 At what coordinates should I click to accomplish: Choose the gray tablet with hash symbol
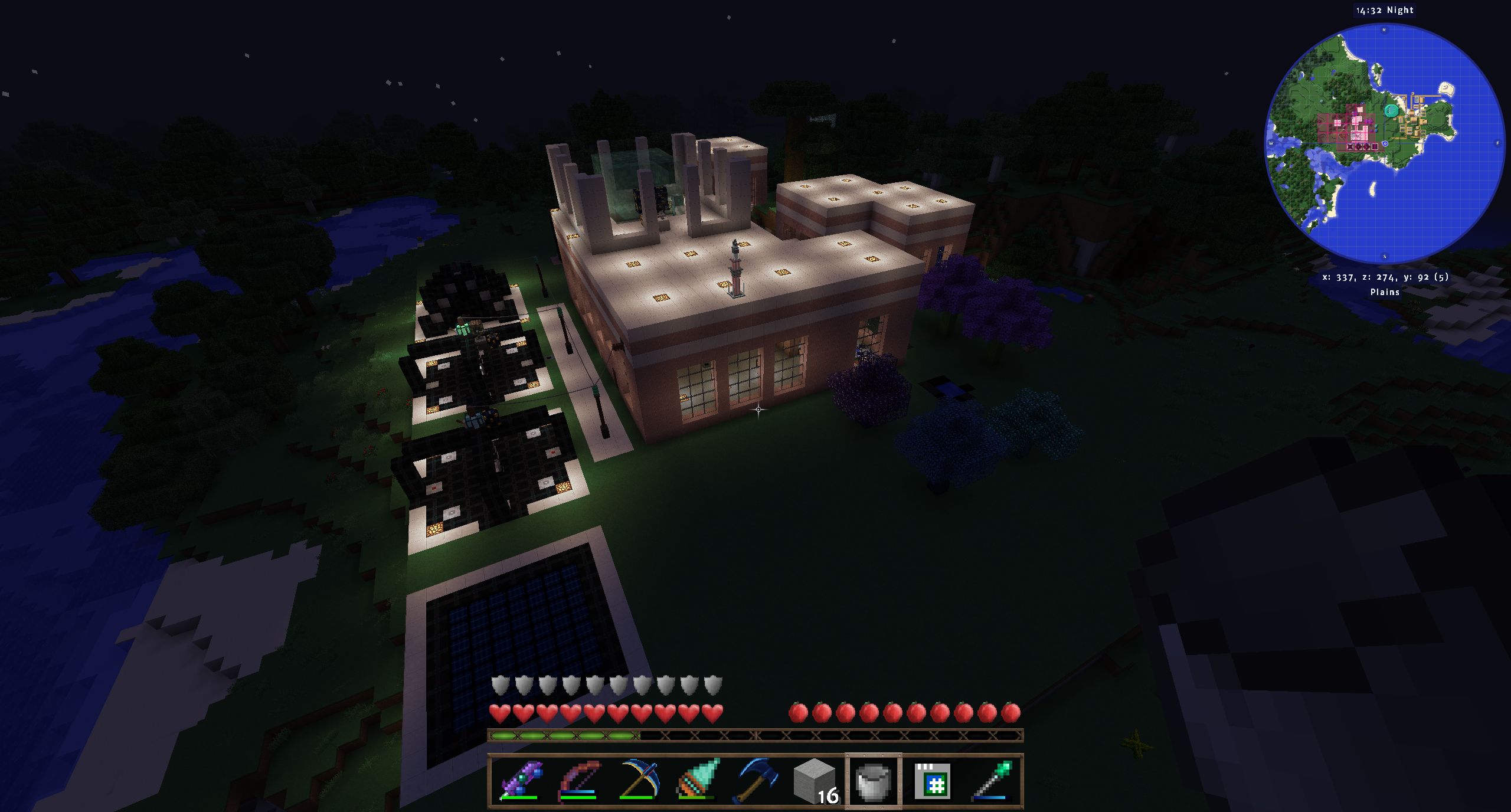pyautogui.click(x=933, y=780)
